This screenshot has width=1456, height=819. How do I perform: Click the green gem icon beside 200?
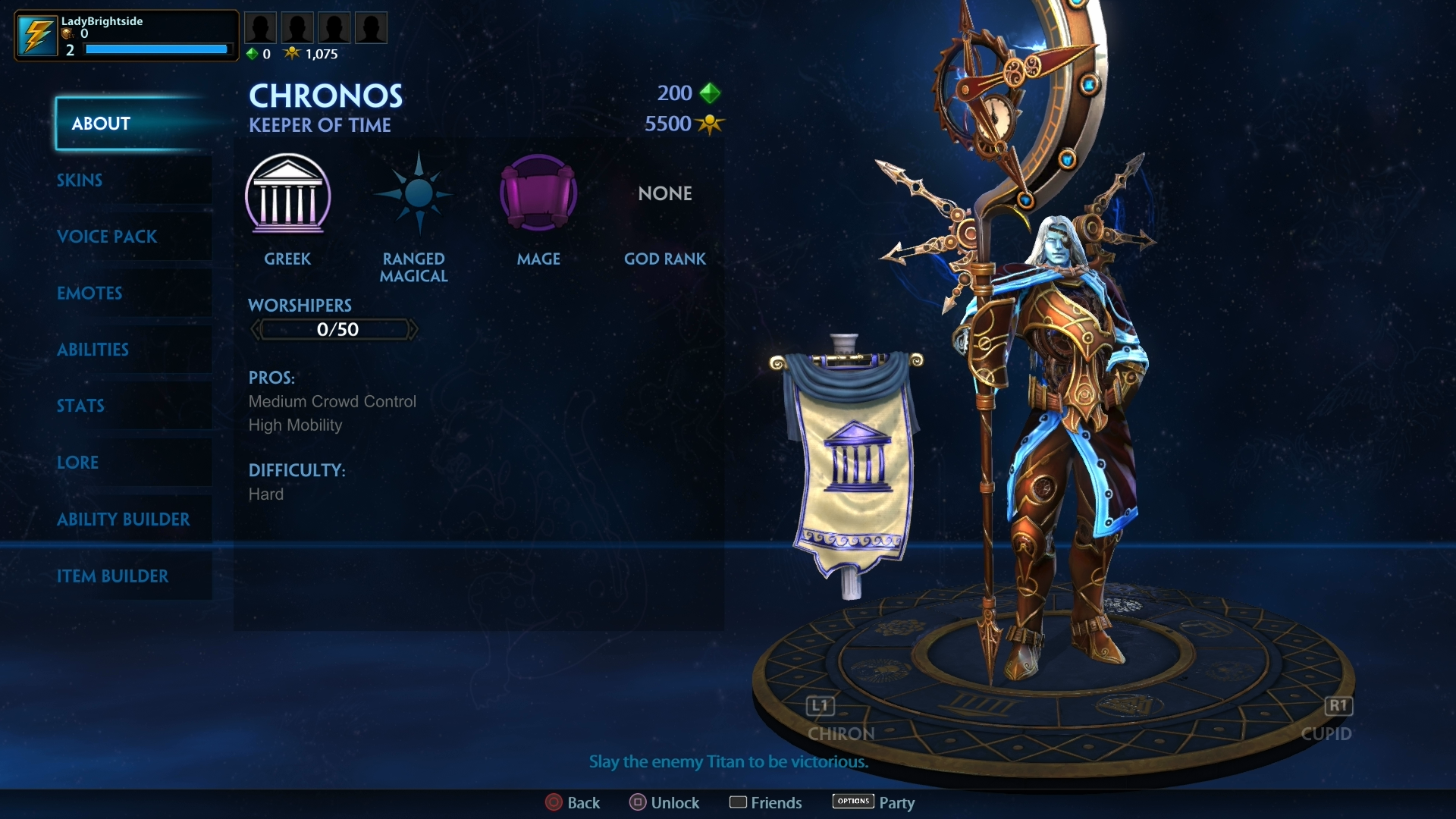click(708, 93)
